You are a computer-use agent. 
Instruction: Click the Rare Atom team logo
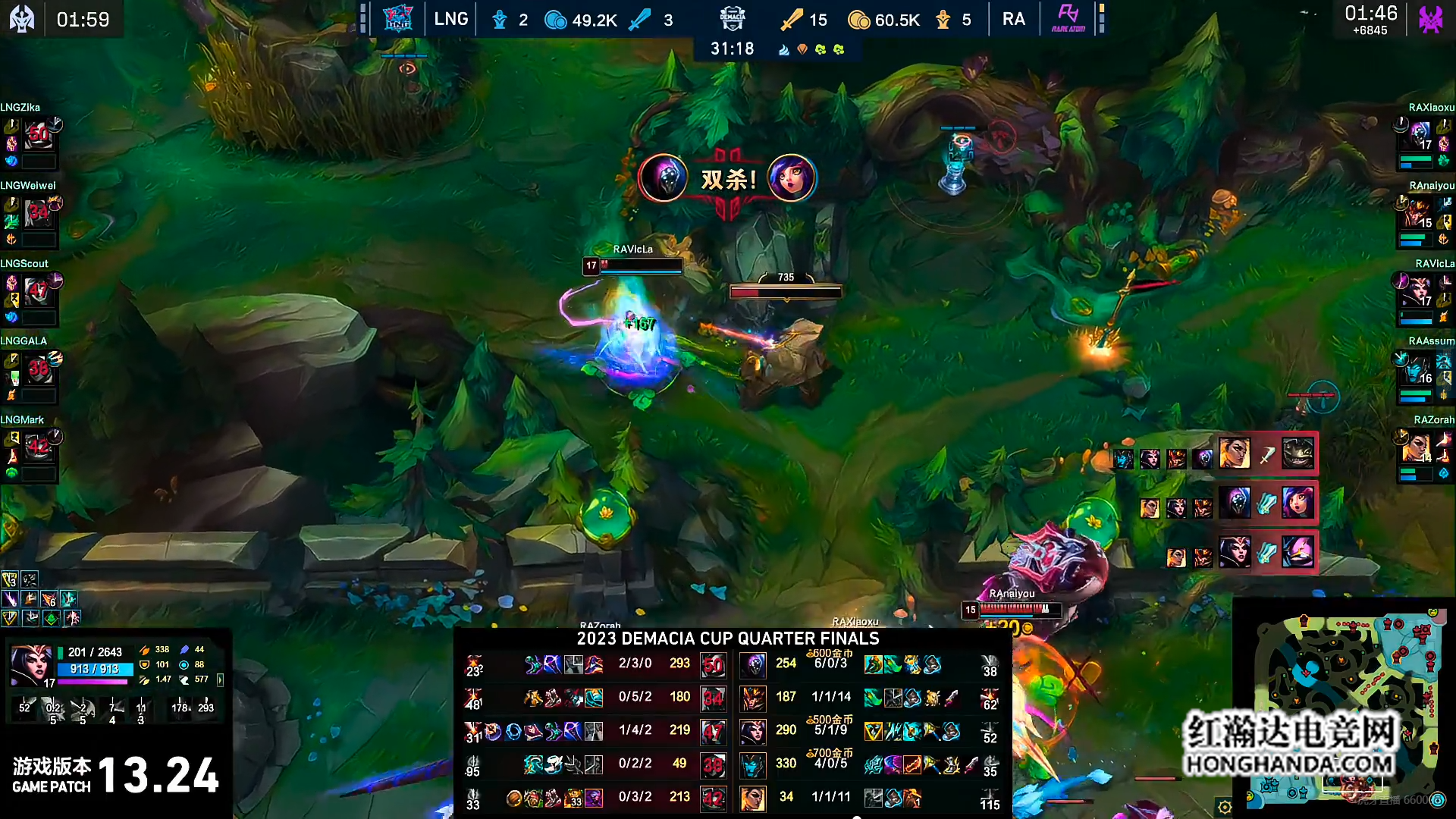coord(1068,18)
